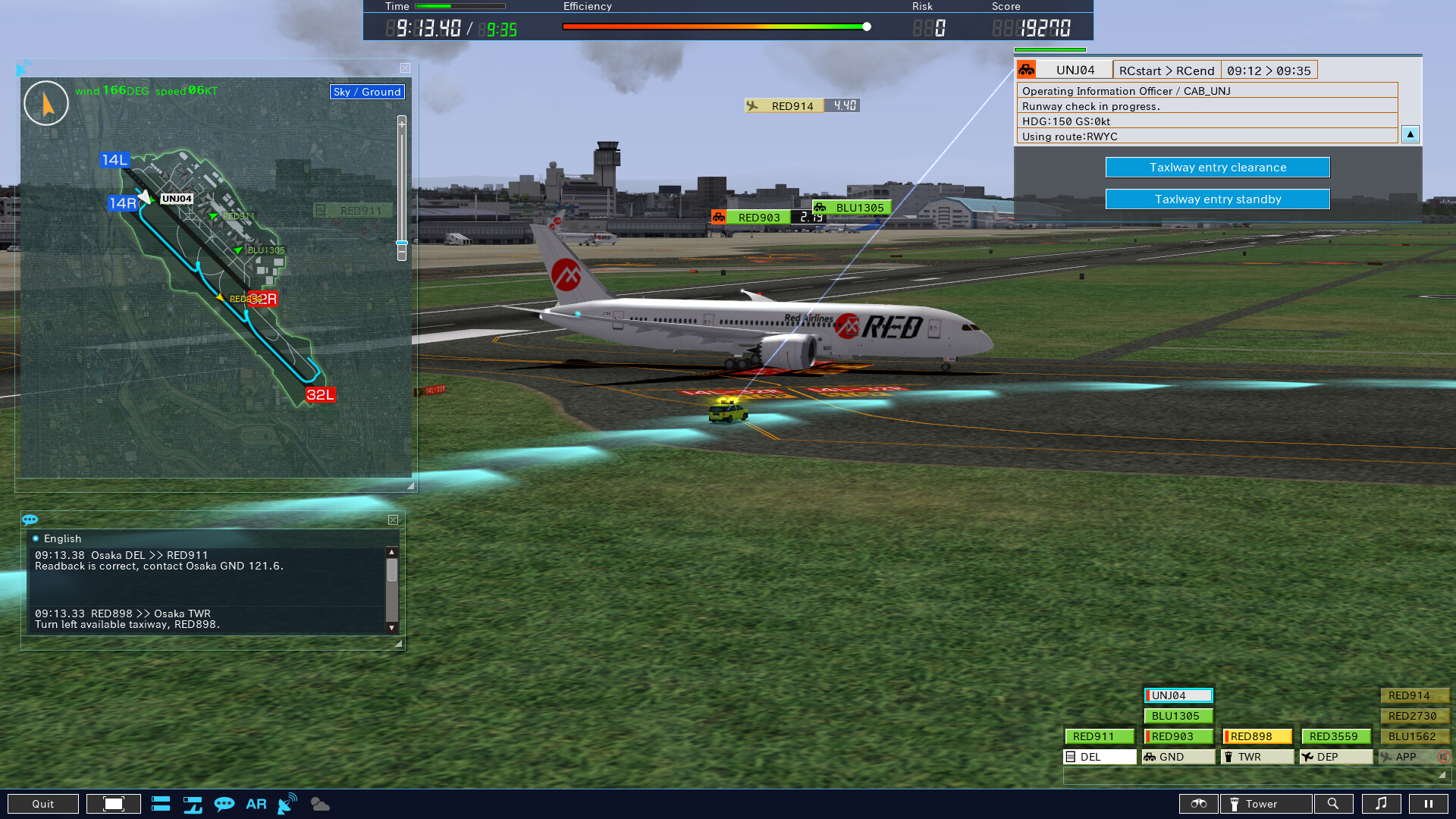Viewport: 1456px width, 819px height.
Task: Collapse the UNJ04 info panel arrow
Action: (x=1410, y=134)
